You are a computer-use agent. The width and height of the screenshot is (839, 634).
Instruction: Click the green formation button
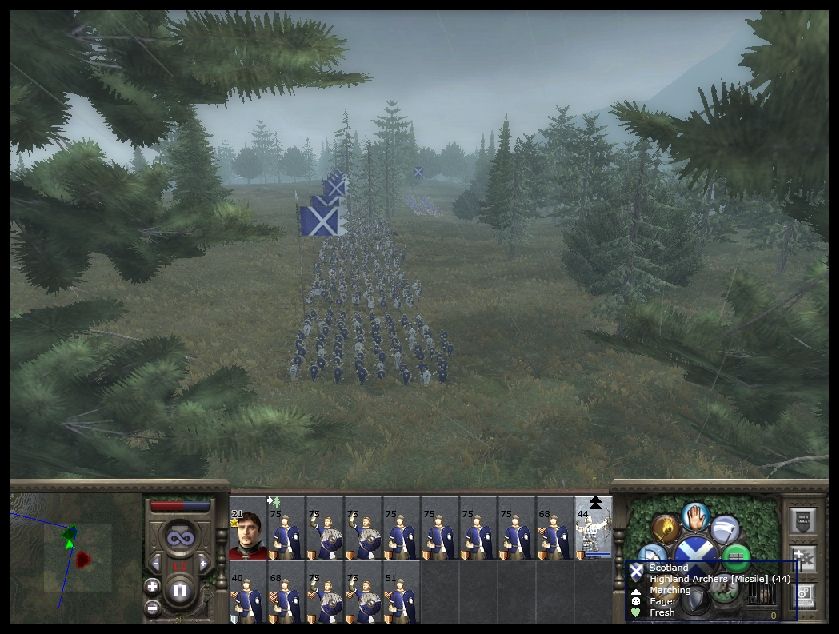[x=737, y=556]
